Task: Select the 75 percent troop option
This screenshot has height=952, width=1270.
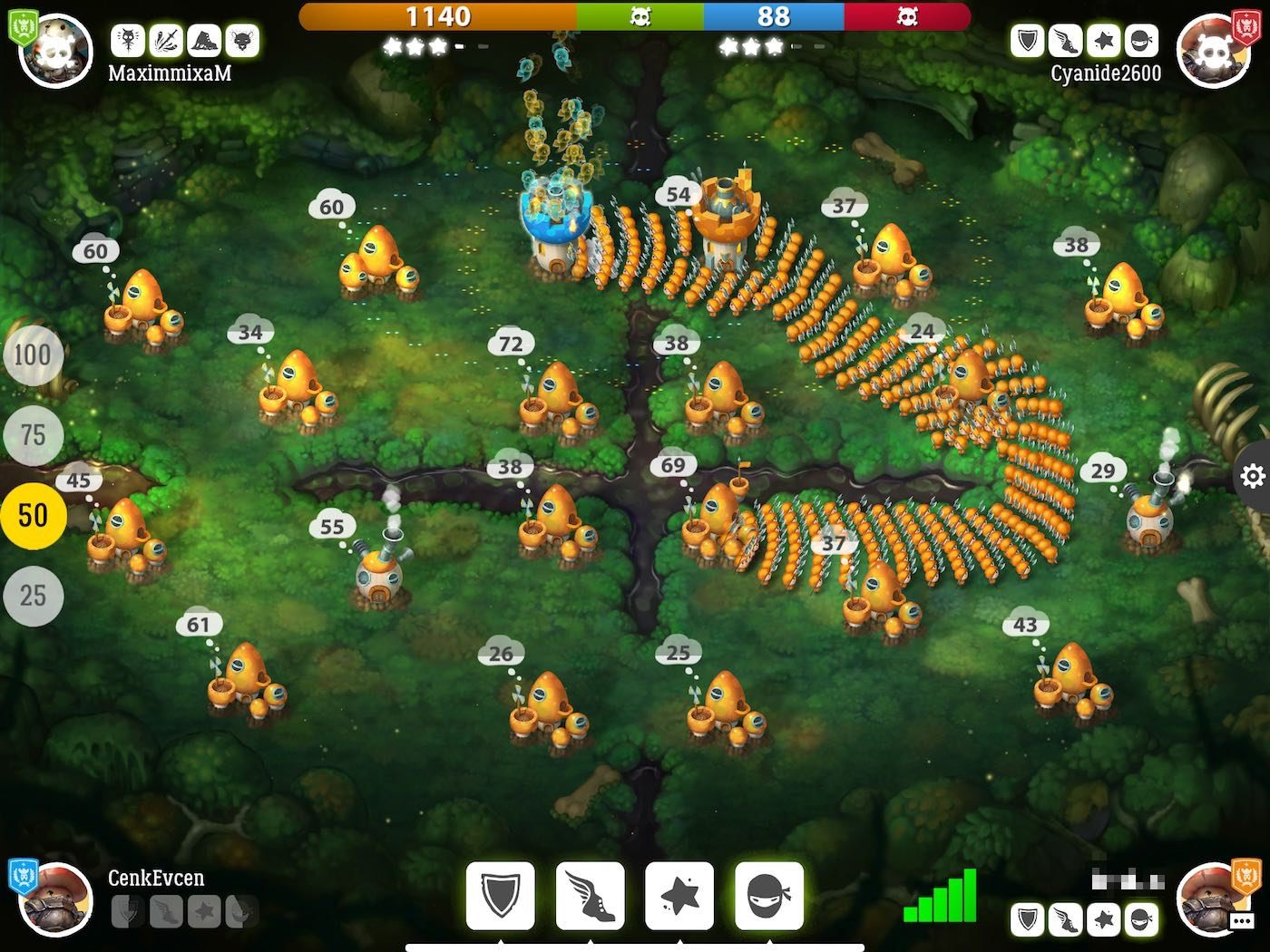Action: 33,435
